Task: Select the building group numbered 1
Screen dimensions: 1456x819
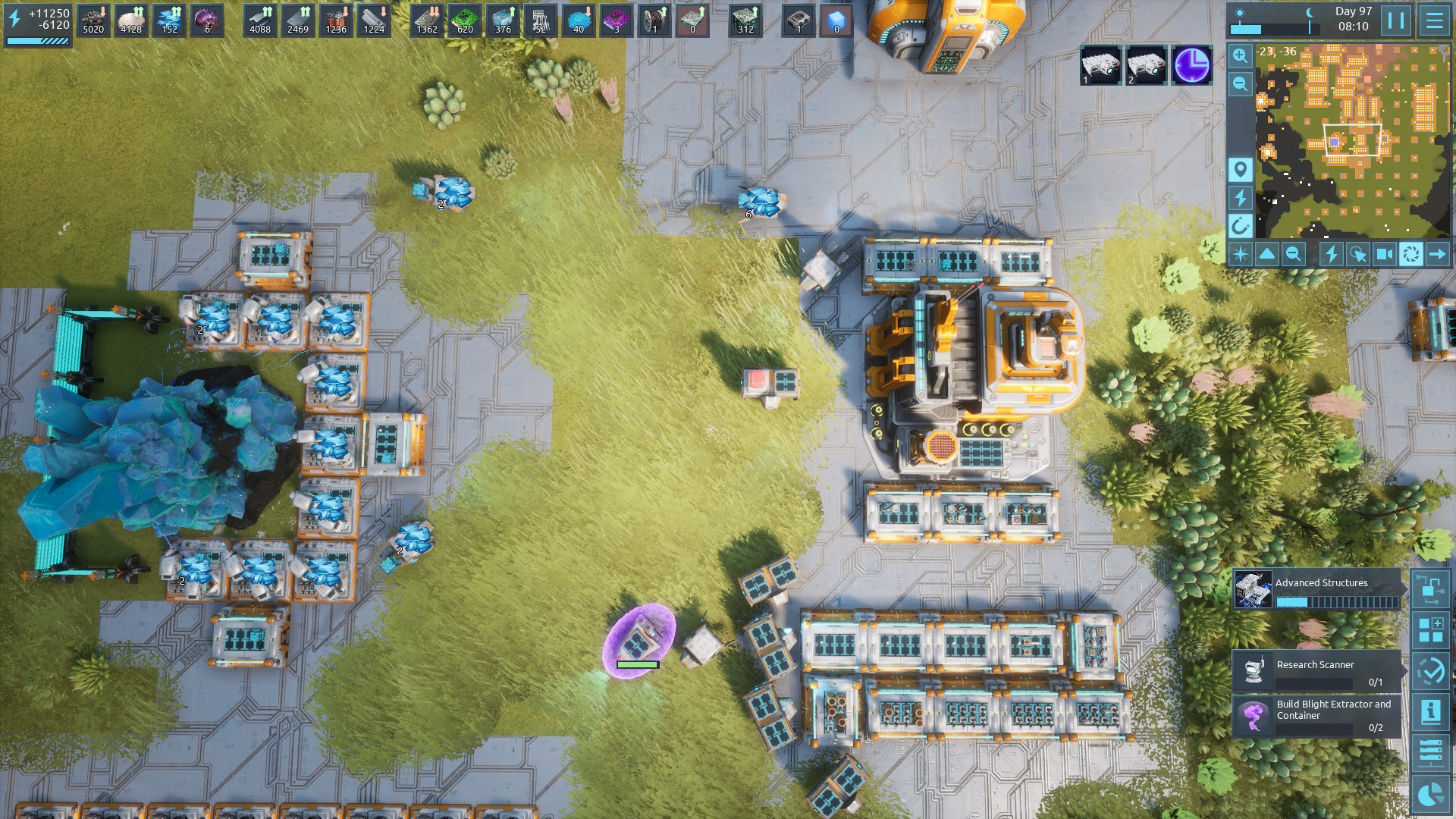Action: [x=1100, y=65]
